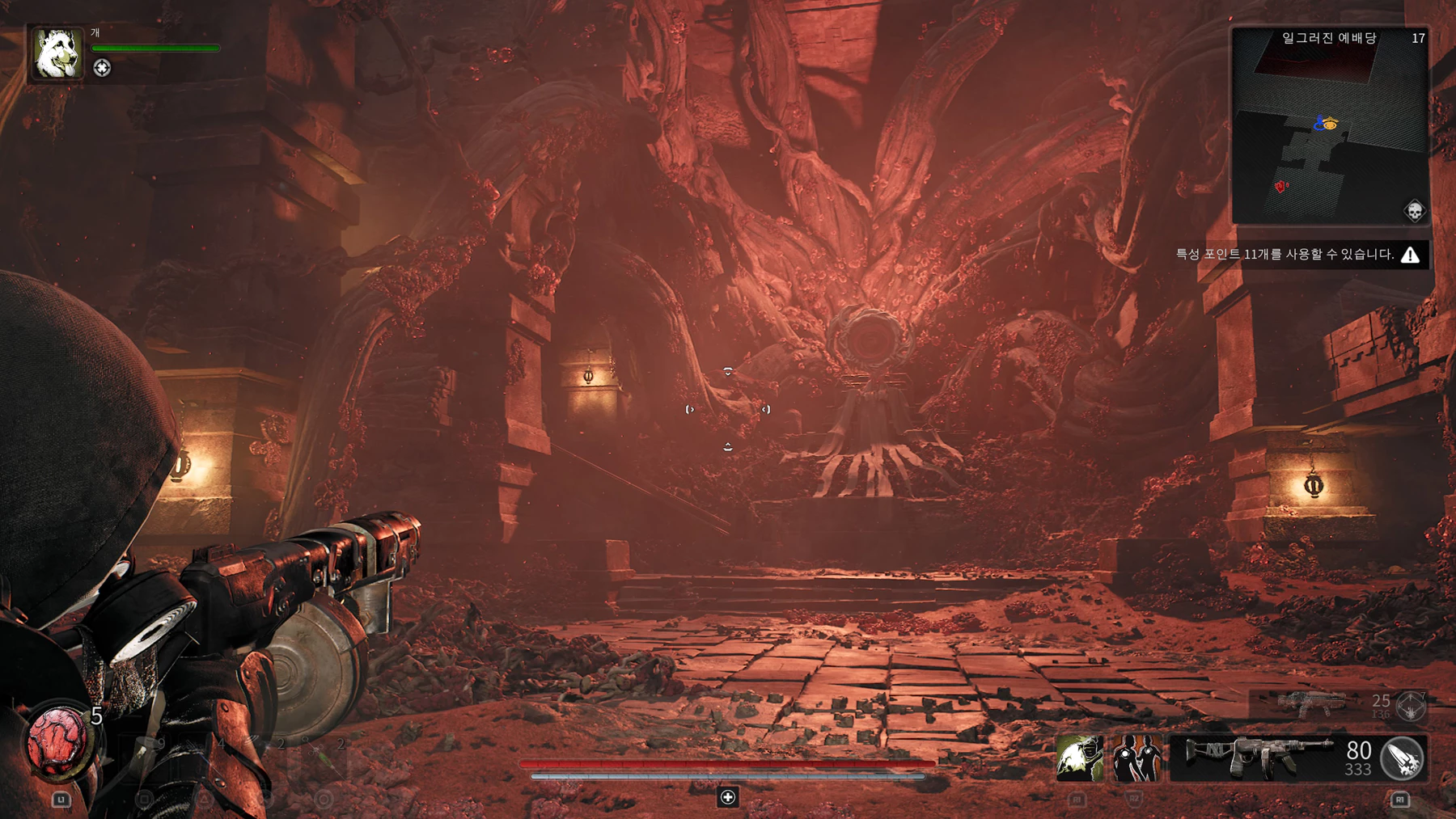Use the red heart relic
Image resolution: width=1456 pixels, height=819 pixels.
(x=58, y=739)
